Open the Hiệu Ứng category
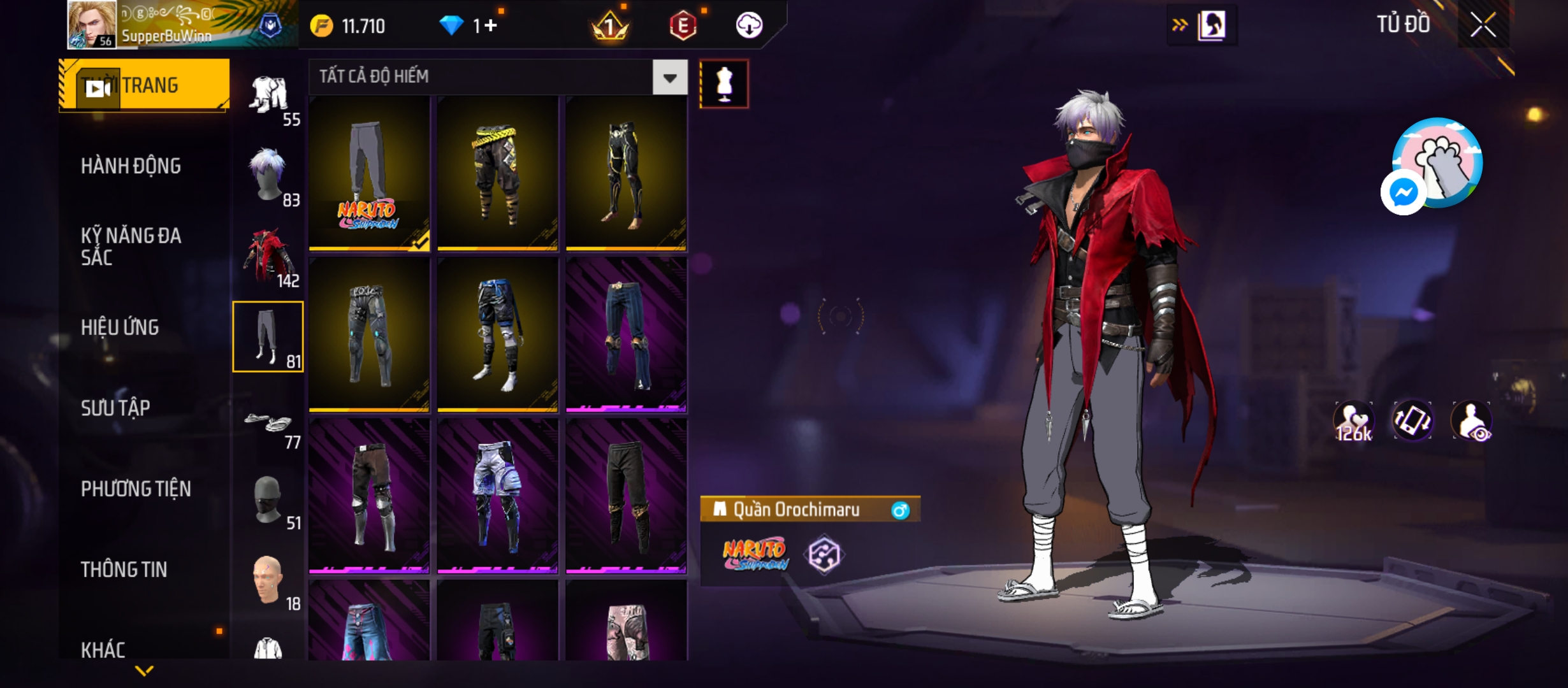Image resolution: width=1568 pixels, height=688 pixels. [x=120, y=327]
